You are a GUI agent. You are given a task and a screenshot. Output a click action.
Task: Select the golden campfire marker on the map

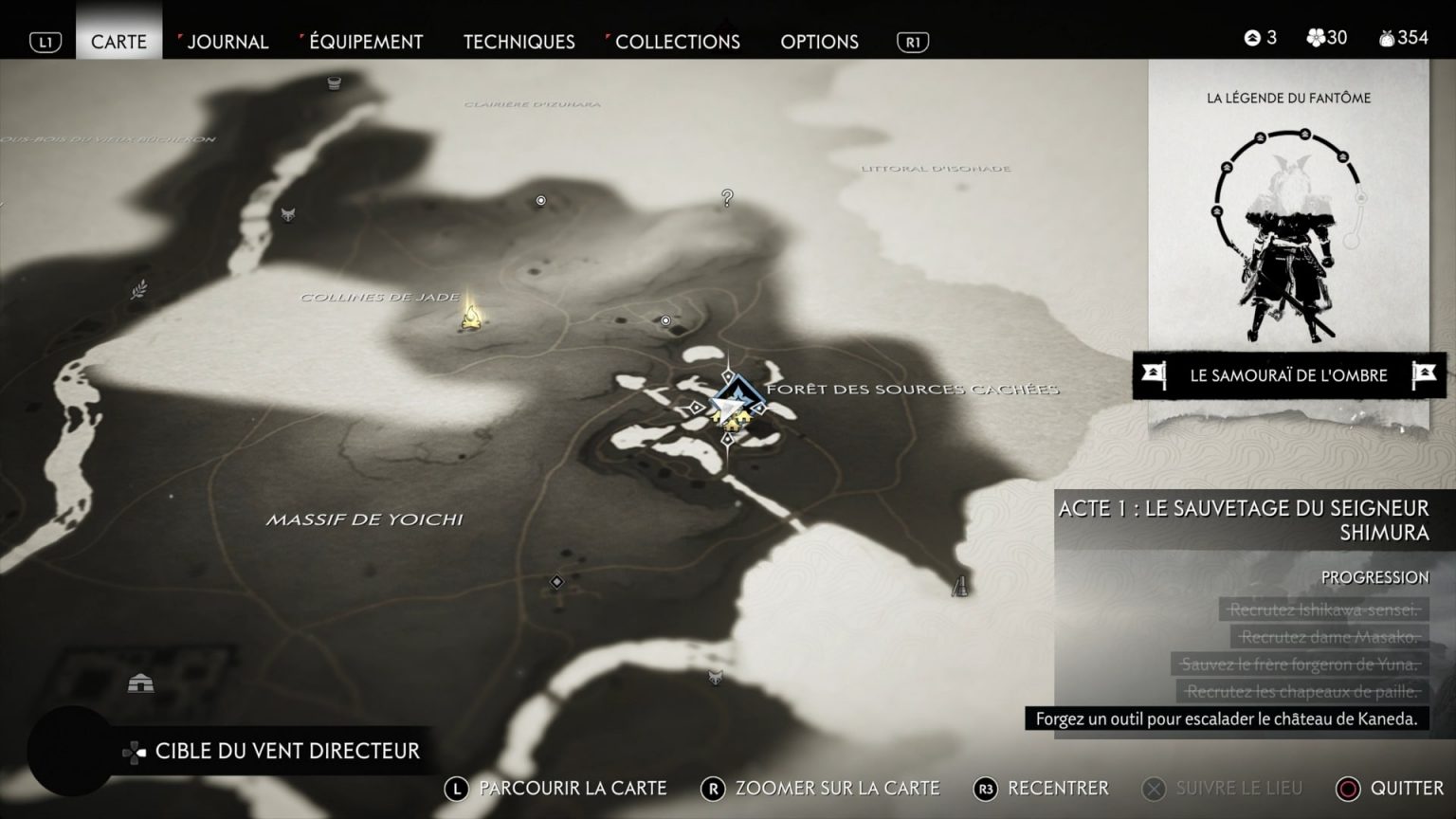click(x=470, y=315)
